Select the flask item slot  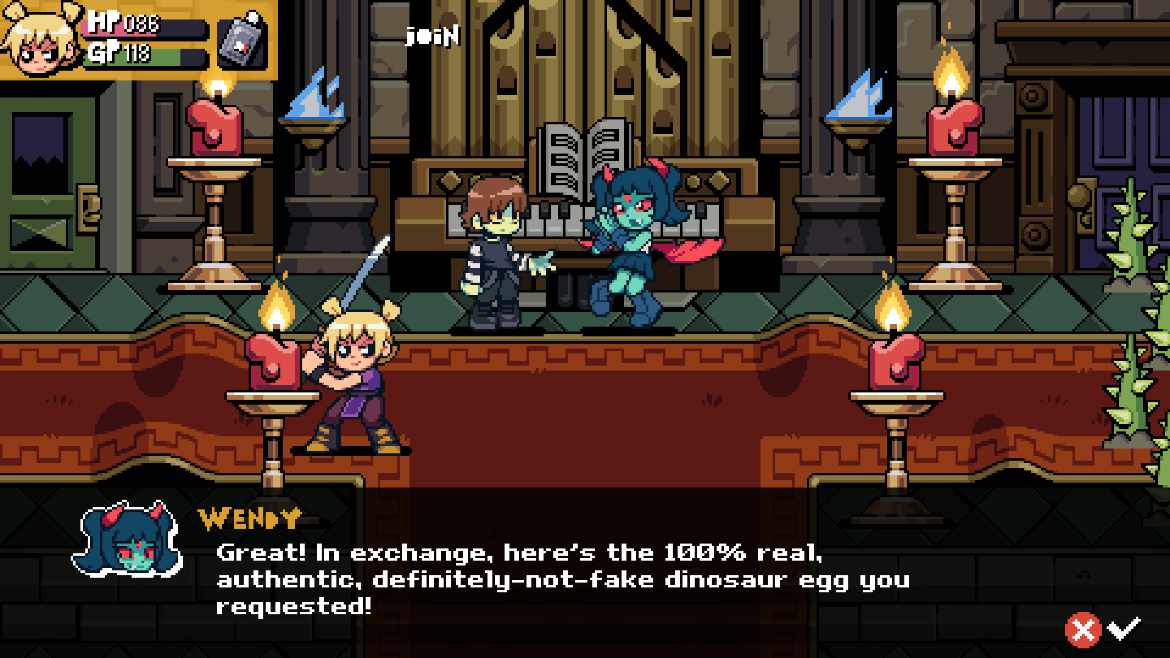[x=242, y=41]
